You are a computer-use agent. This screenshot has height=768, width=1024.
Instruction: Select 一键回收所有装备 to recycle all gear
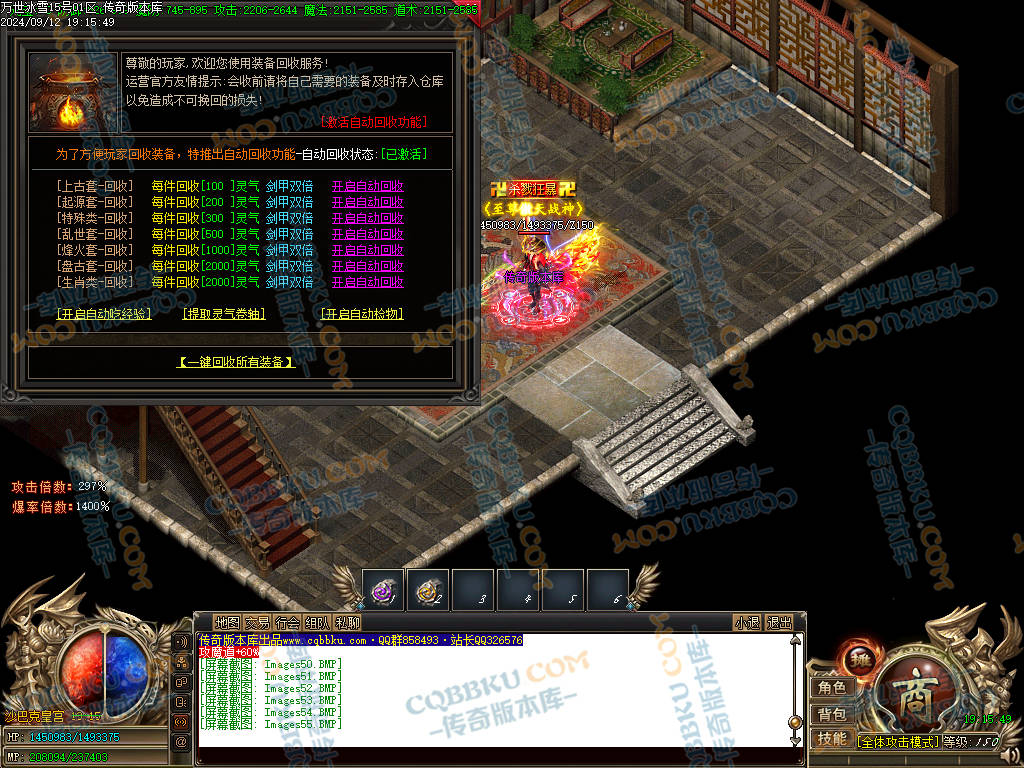[237, 362]
